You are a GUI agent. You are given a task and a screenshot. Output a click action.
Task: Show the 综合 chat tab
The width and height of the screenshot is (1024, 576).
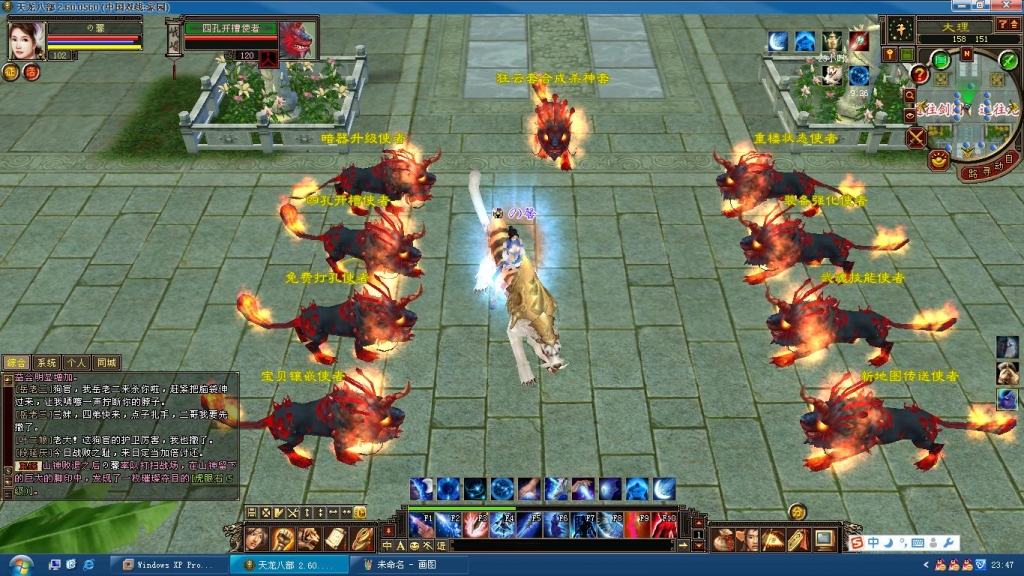point(16,362)
